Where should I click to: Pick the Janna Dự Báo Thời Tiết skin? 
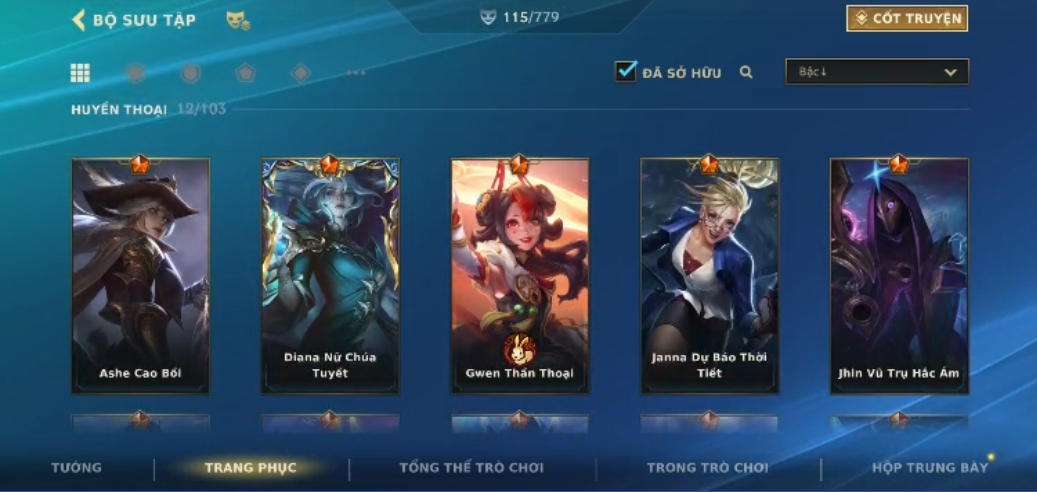click(709, 275)
